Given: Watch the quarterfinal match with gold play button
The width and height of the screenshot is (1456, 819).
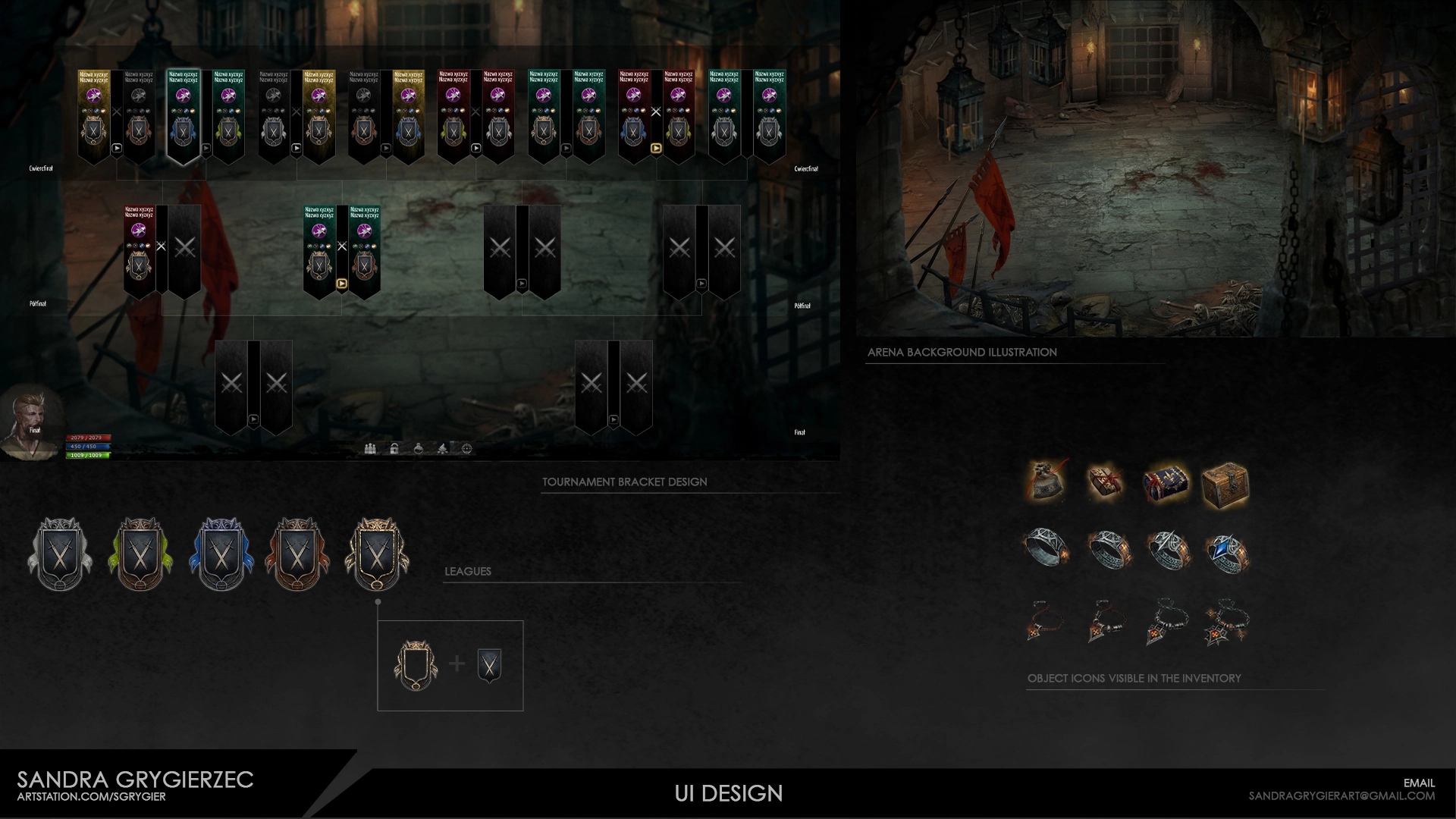Looking at the screenshot, I should click(656, 149).
